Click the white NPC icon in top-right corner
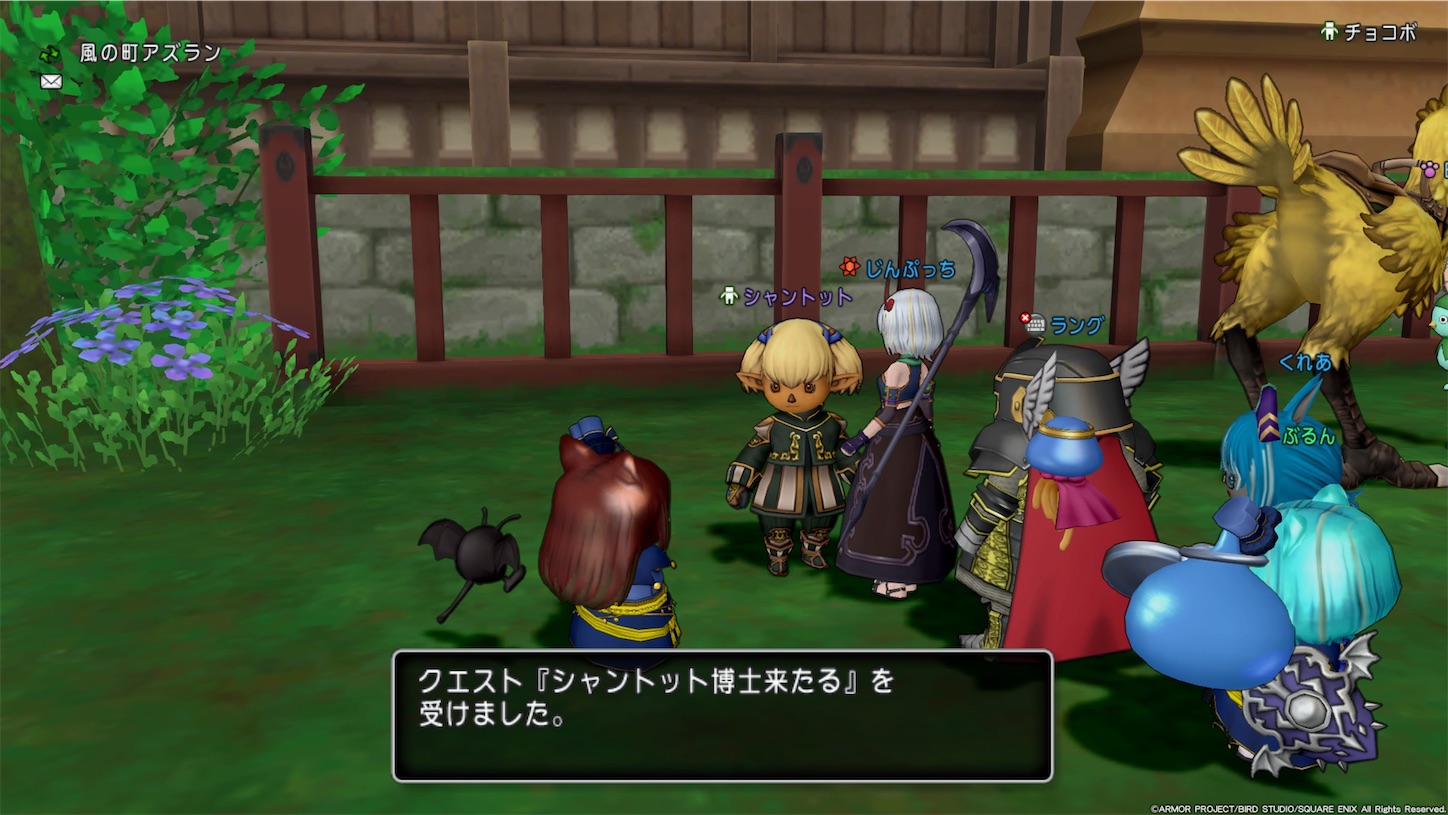Screen dimensions: 1448x815 pos(1329,31)
